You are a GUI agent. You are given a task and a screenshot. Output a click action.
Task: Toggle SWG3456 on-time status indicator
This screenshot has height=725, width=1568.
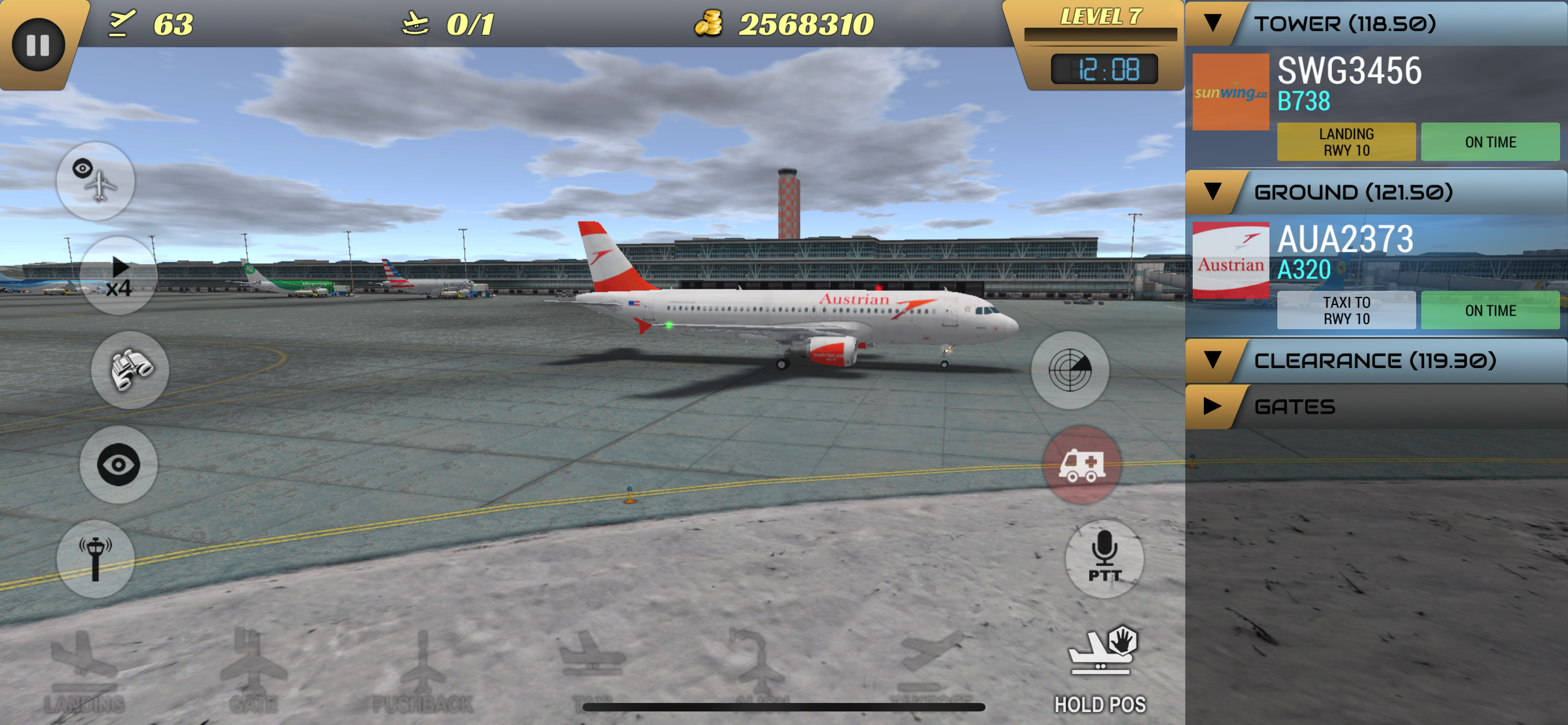[x=1491, y=142]
